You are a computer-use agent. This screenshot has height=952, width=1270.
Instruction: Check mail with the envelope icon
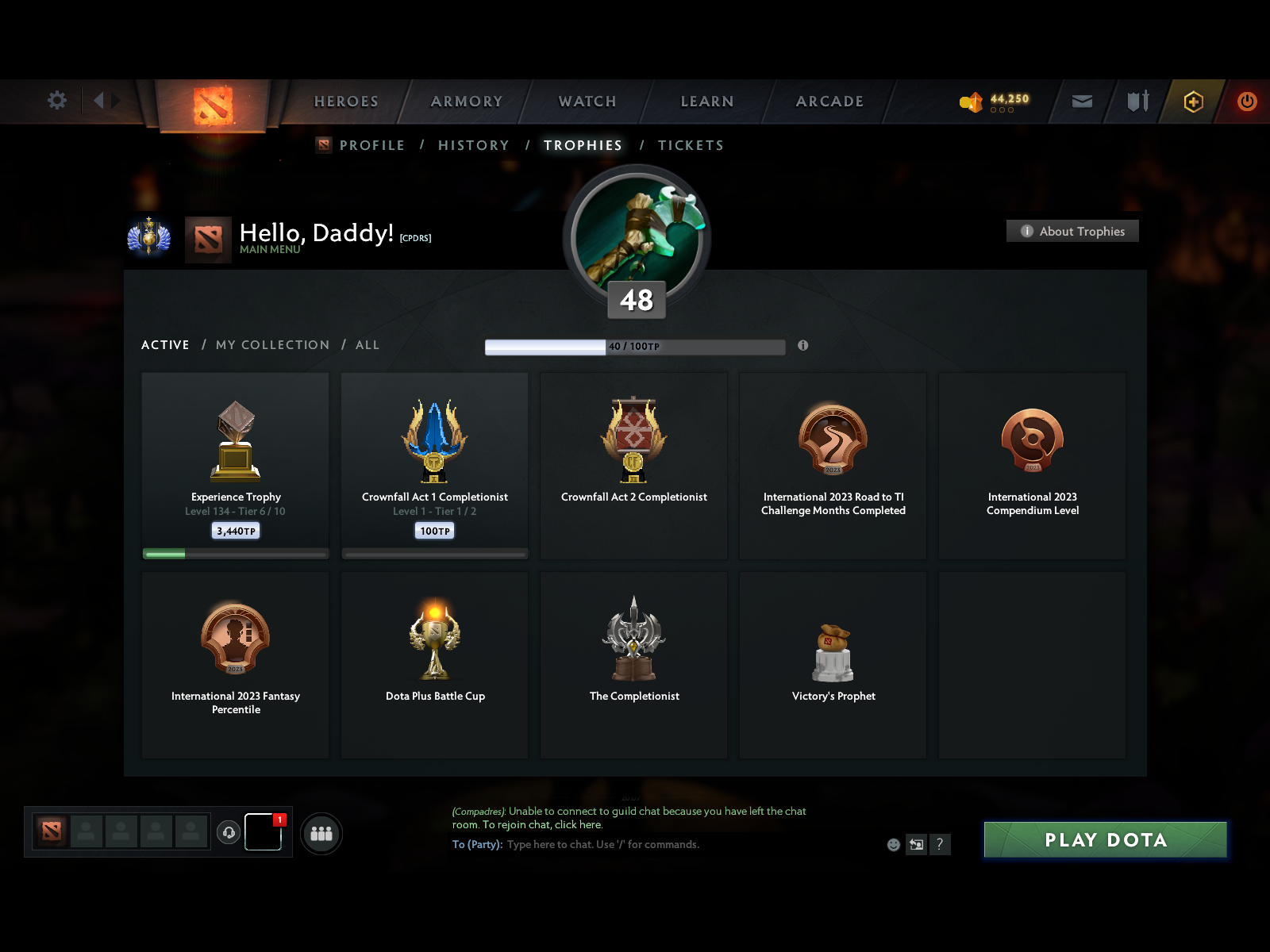click(x=1083, y=102)
